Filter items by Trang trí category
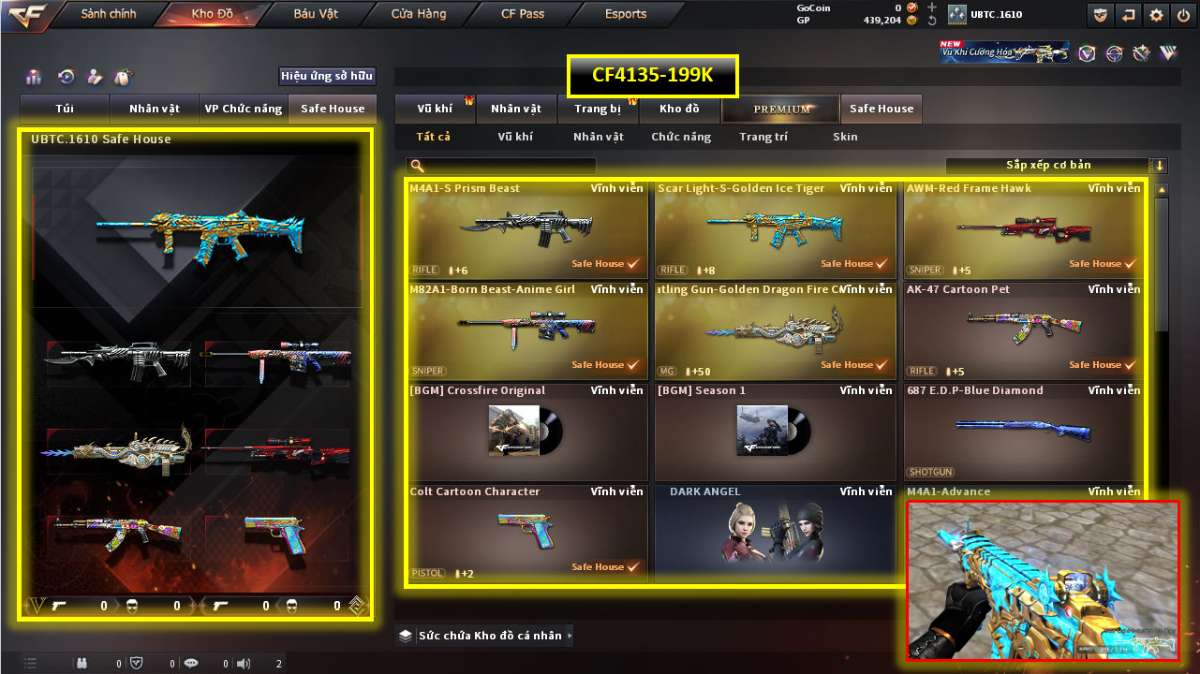Screen dimensions: 1200x674 pyautogui.click(x=763, y=137)
